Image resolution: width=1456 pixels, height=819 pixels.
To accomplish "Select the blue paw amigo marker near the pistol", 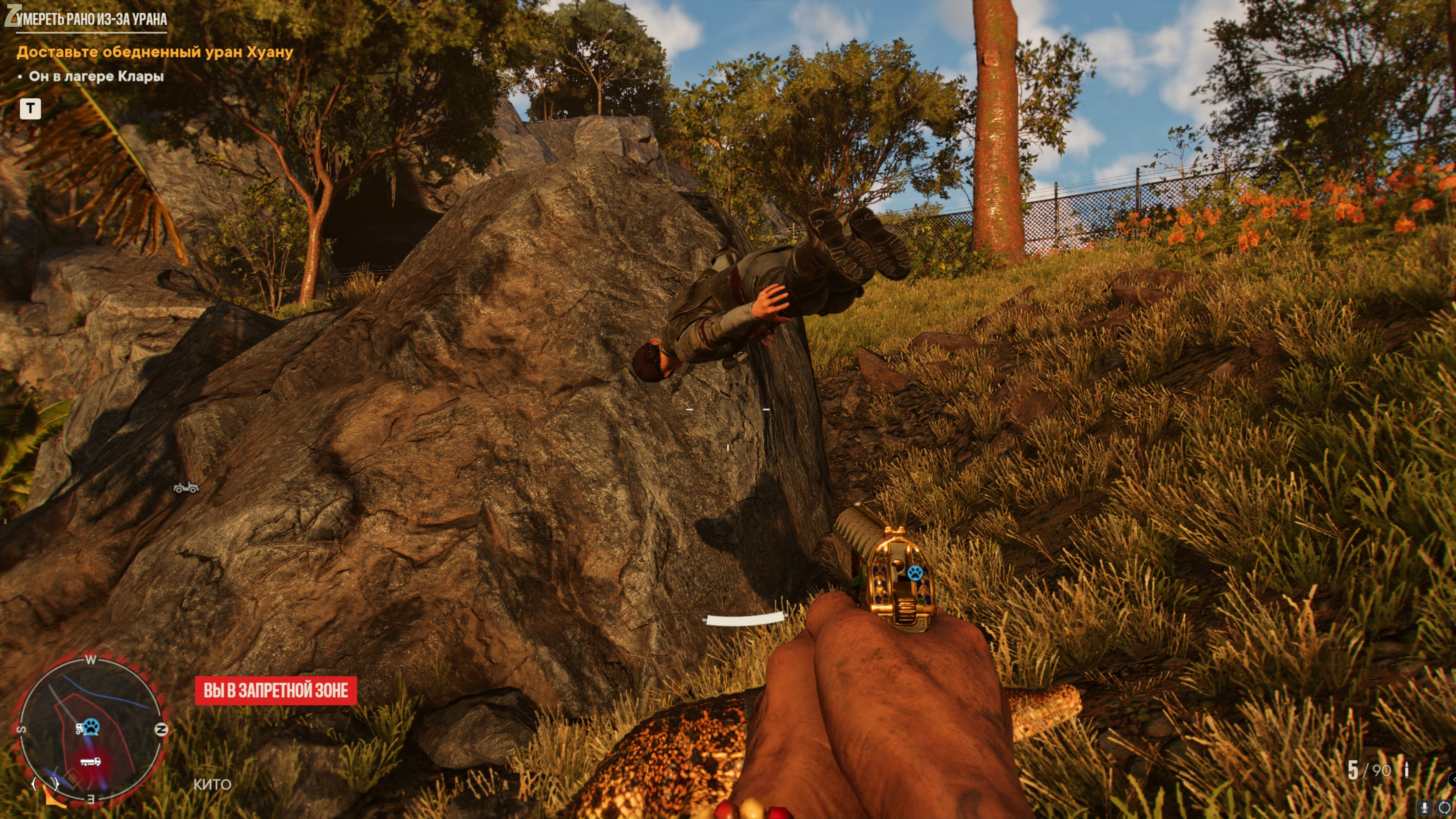I will [x=914, y=573].
